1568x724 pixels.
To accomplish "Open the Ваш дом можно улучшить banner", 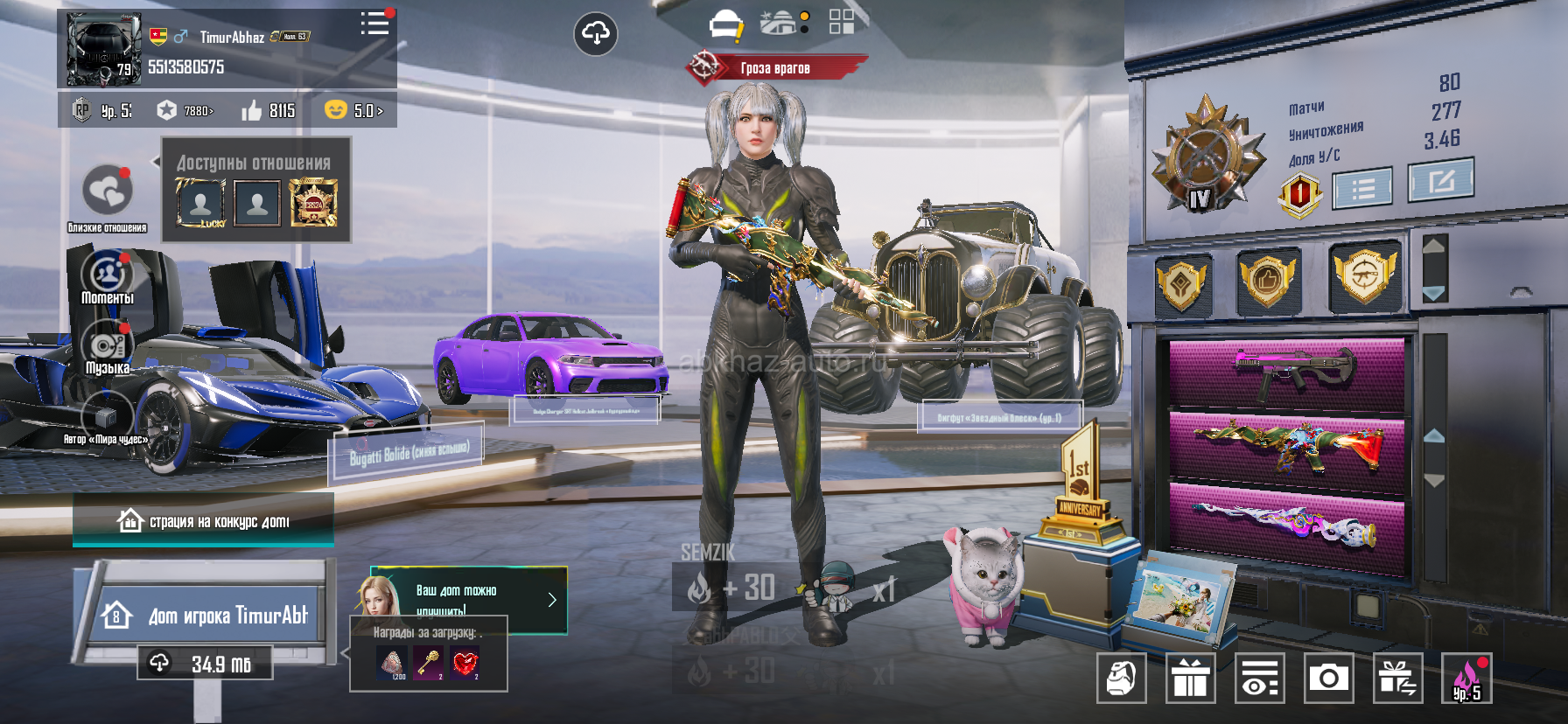I will point(472,600).
